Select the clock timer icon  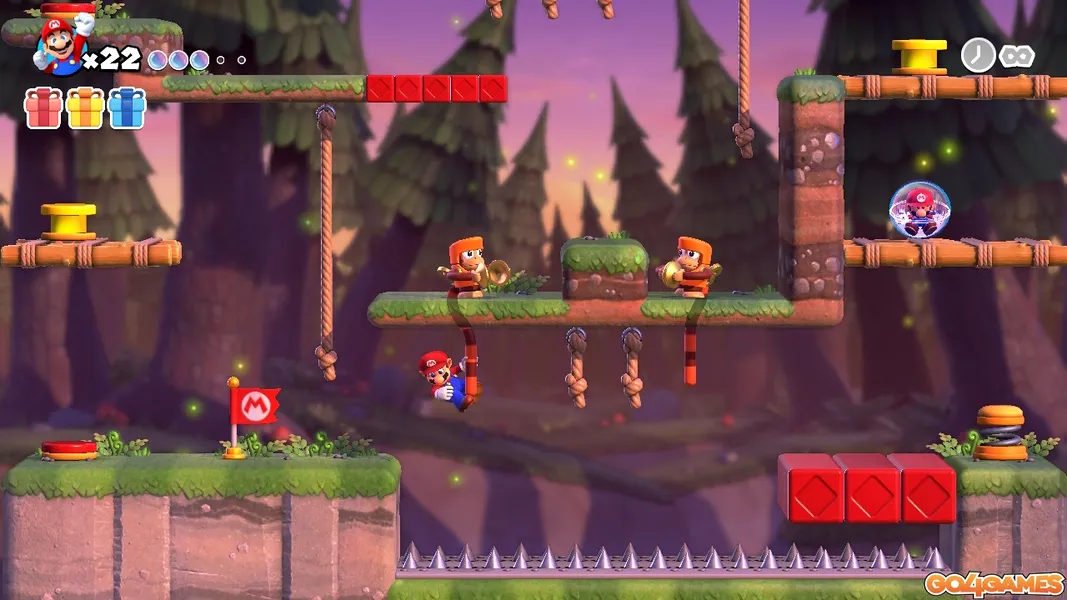click(x=977, y=55)
